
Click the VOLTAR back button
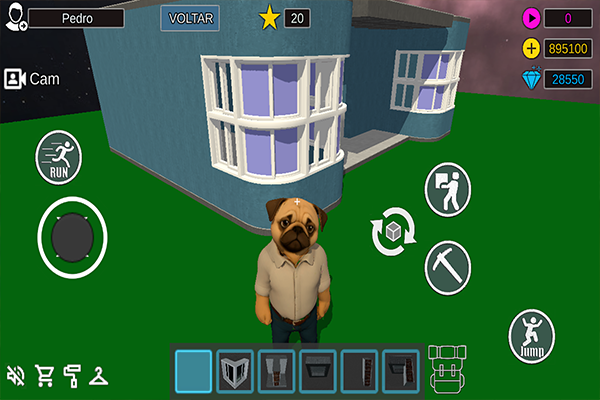pos(190,18)
